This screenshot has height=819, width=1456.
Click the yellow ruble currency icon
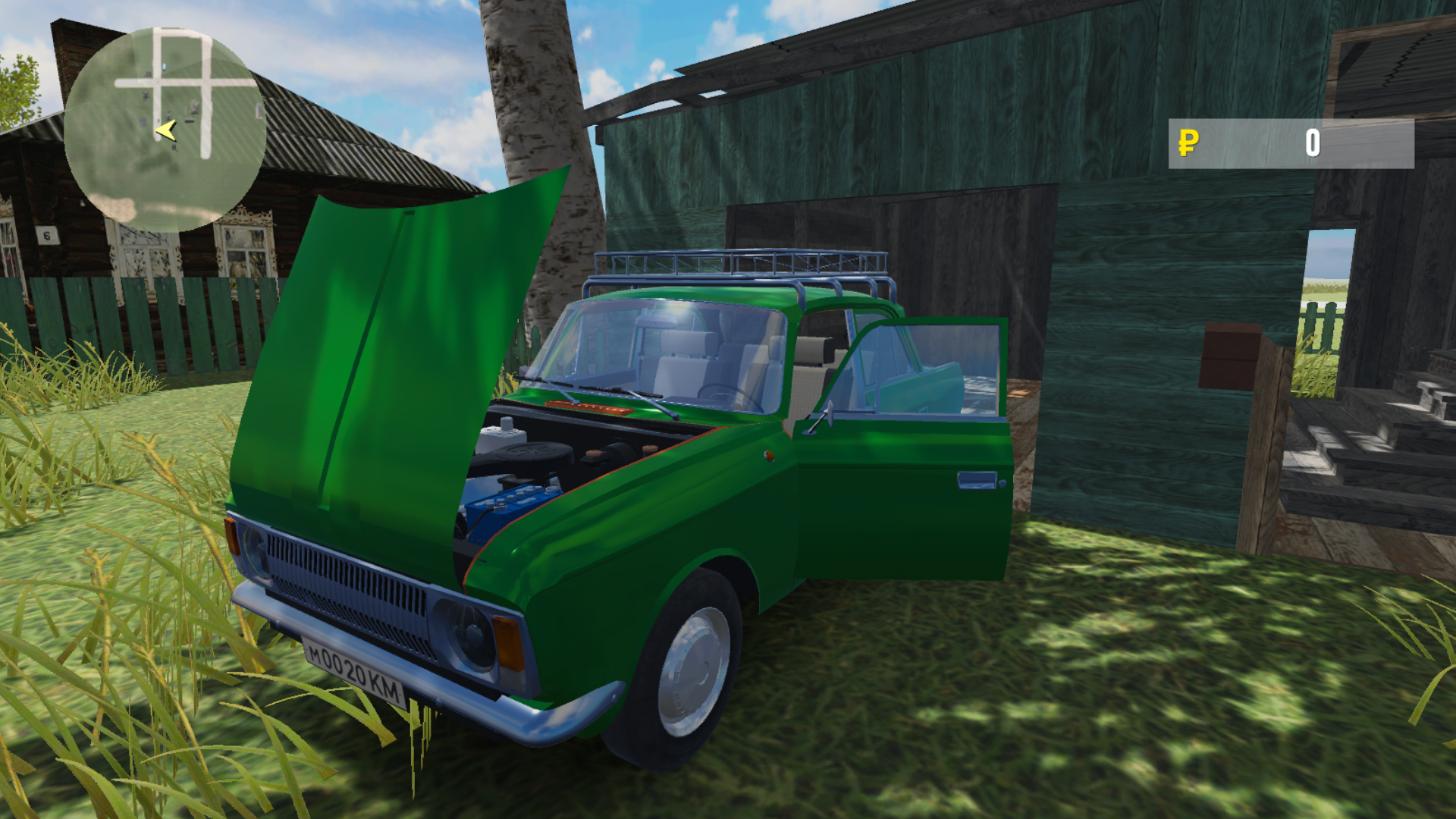click(x=1189, y=143)
